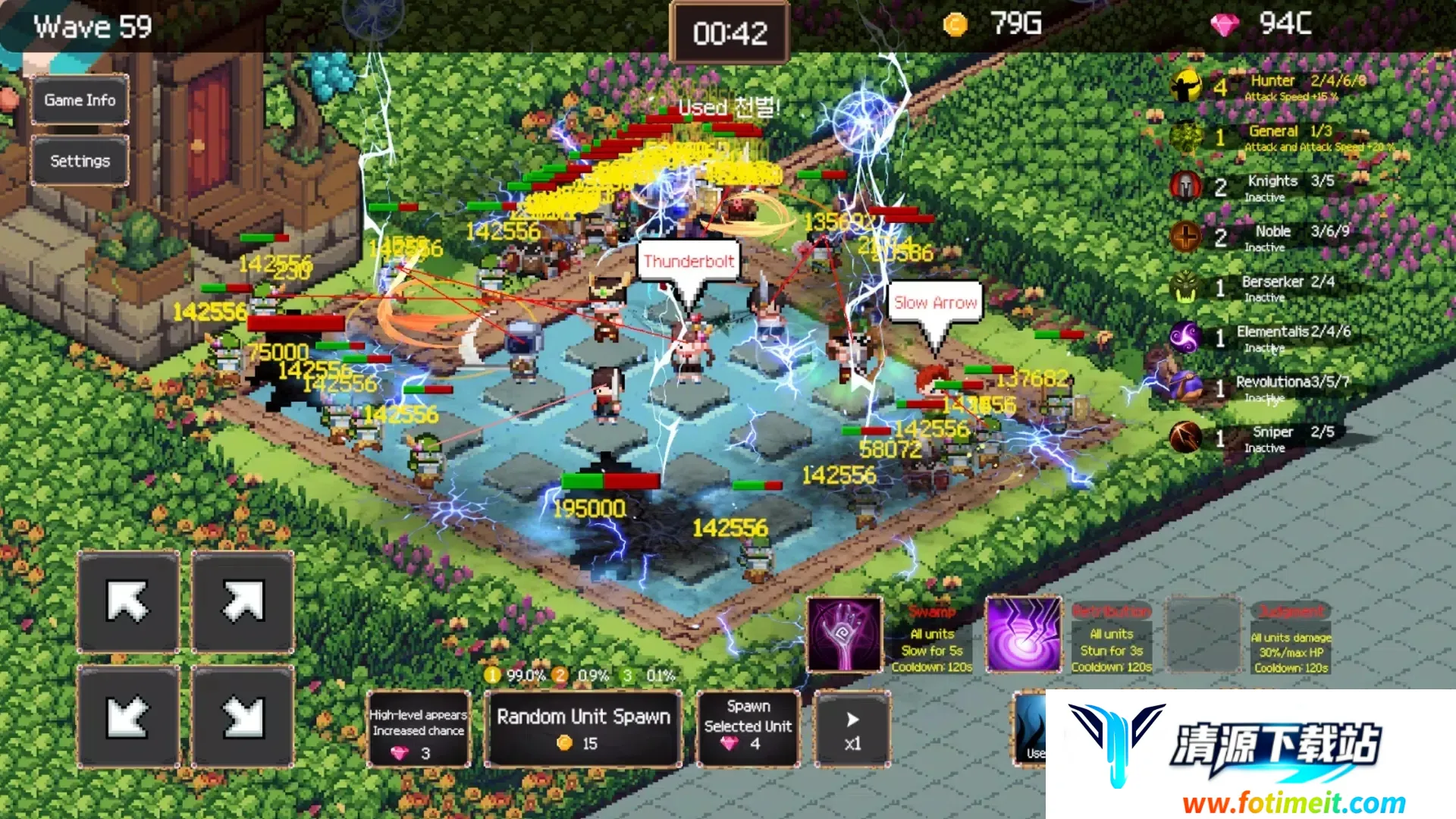Viewport: 1456px width, 819px height.
Task: Select the Noble synergy icon
Action: click(x=1186, y=237)
